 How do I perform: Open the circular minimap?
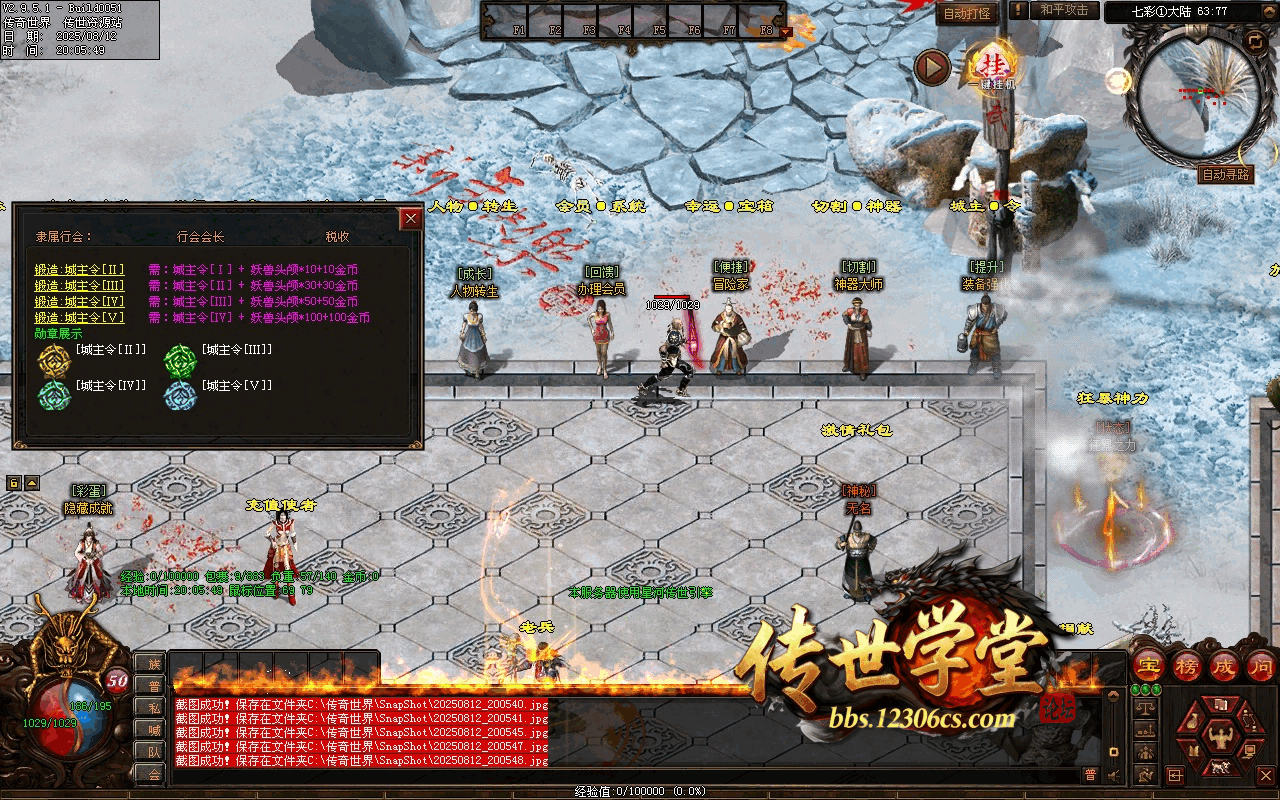tap(1190, 95)
